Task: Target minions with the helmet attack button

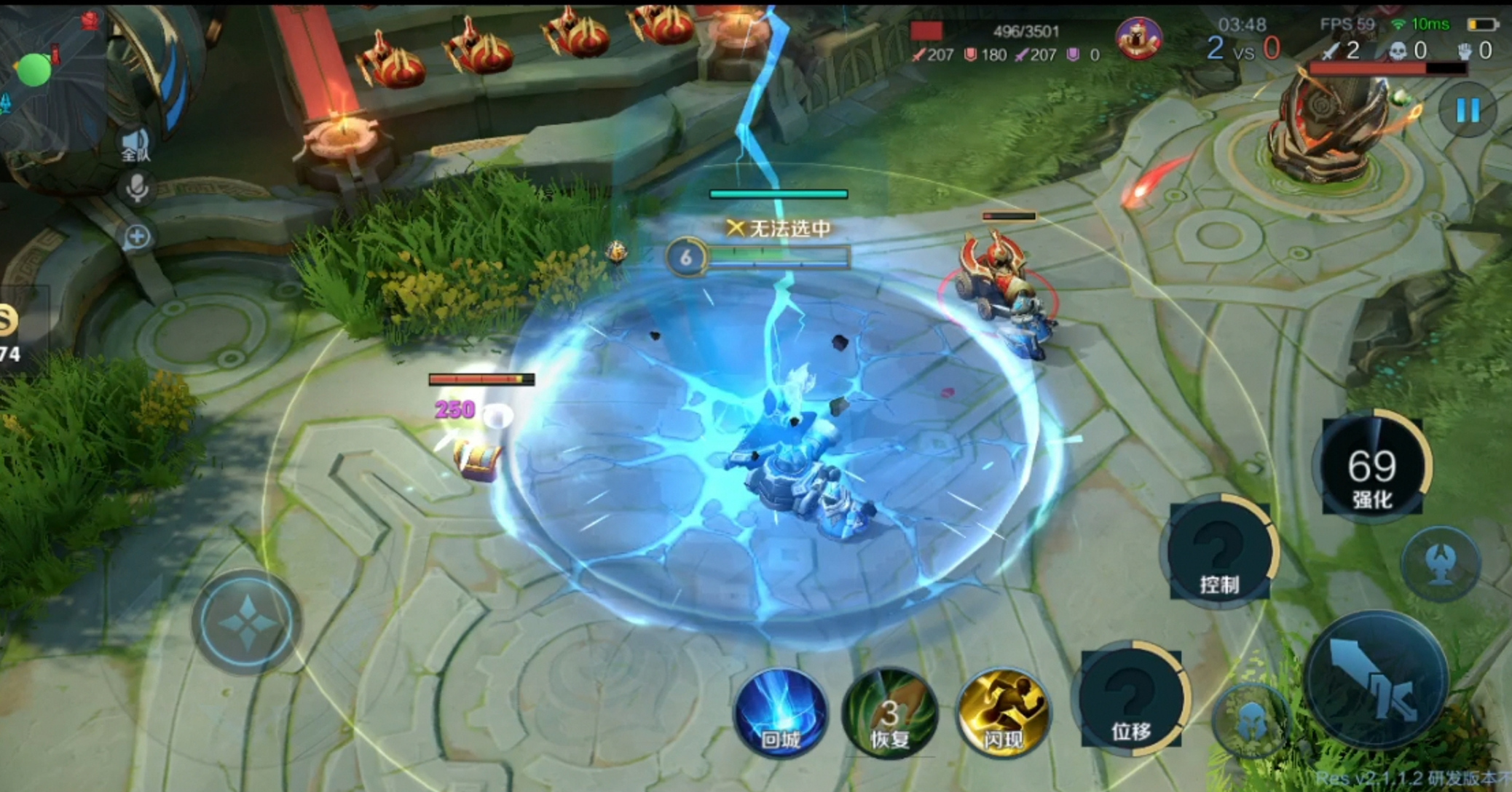Action: 1251,719
